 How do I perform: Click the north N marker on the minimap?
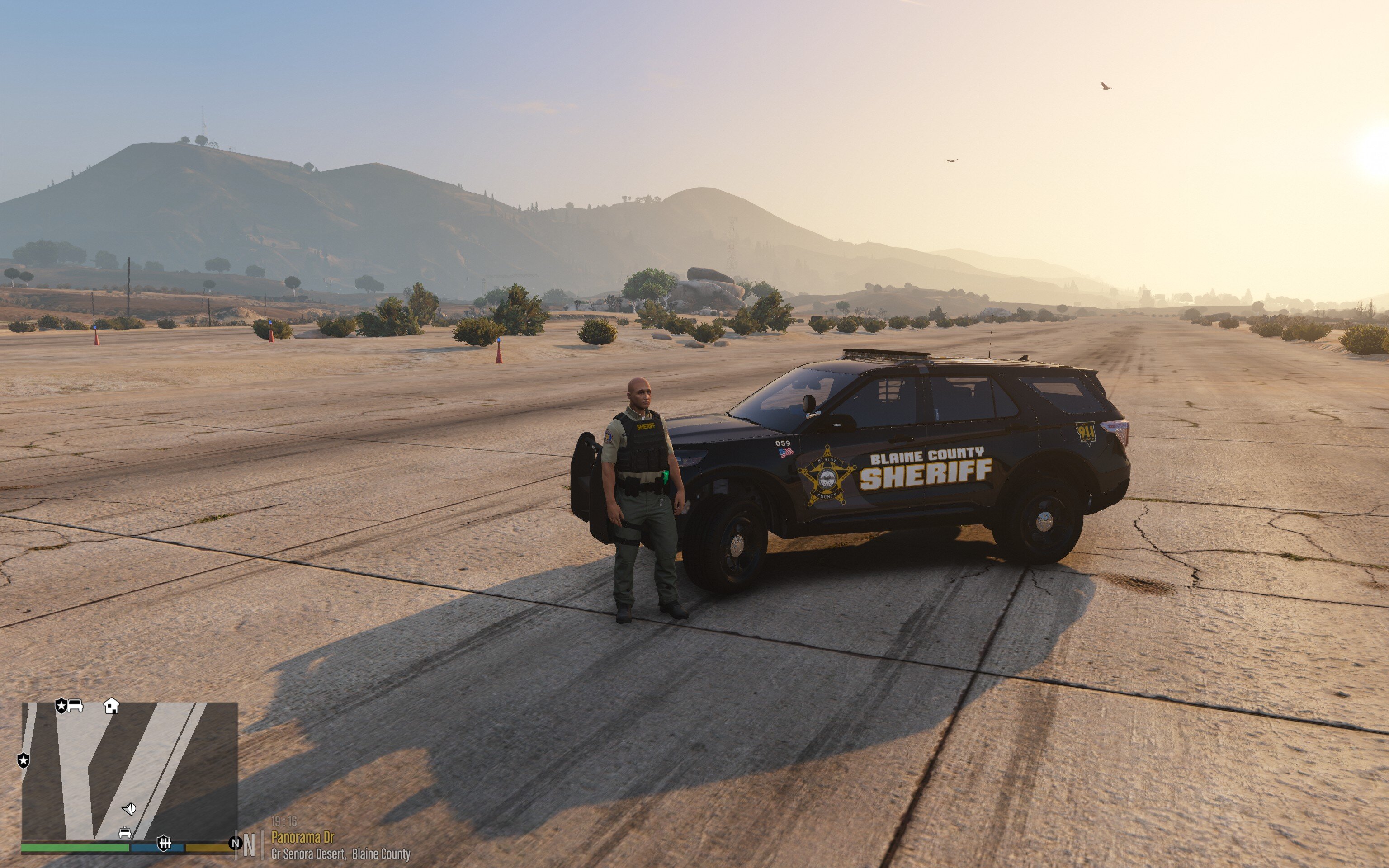click(x=235, y=843)
